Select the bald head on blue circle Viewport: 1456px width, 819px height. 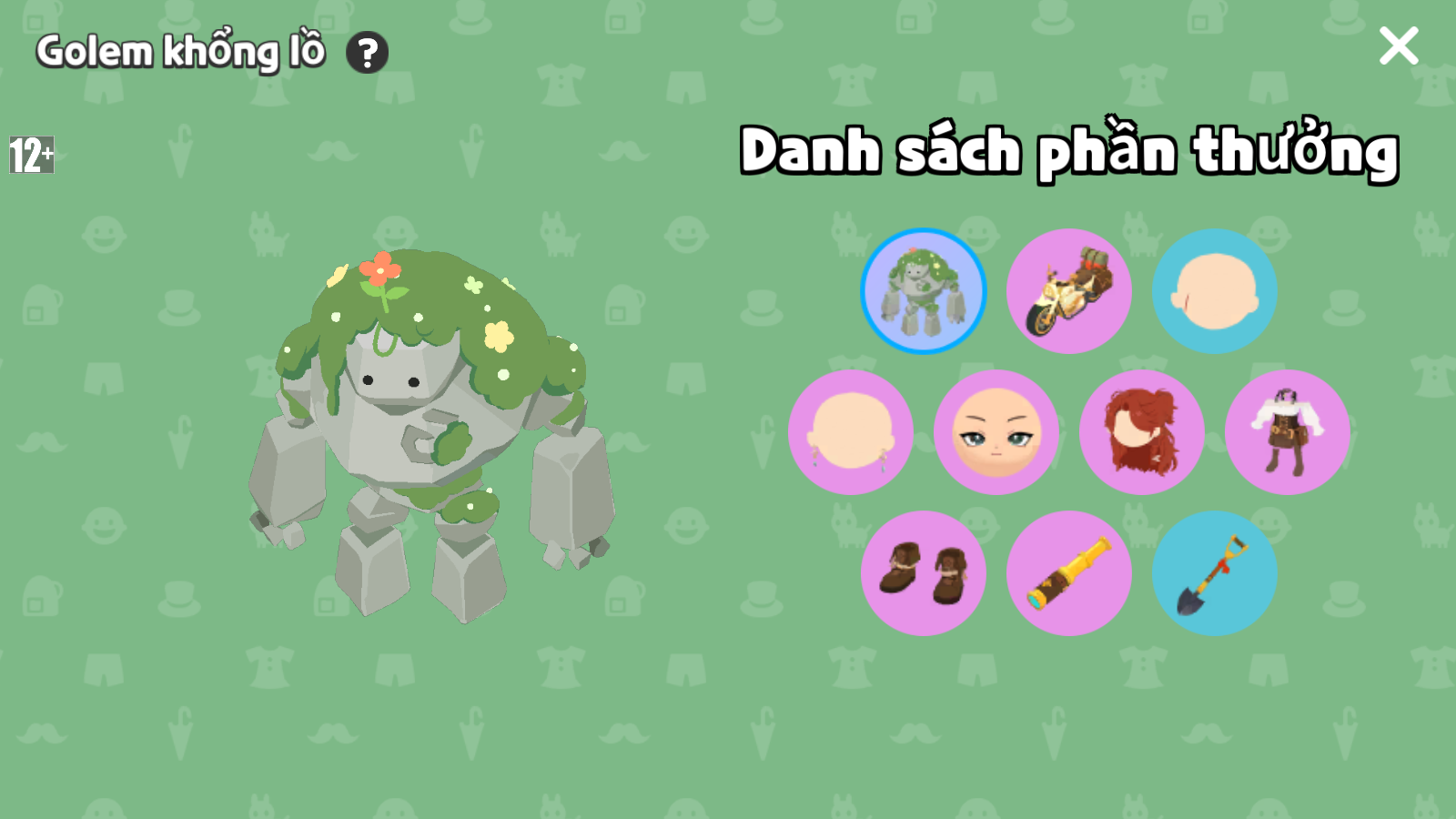coord(1215,291)
